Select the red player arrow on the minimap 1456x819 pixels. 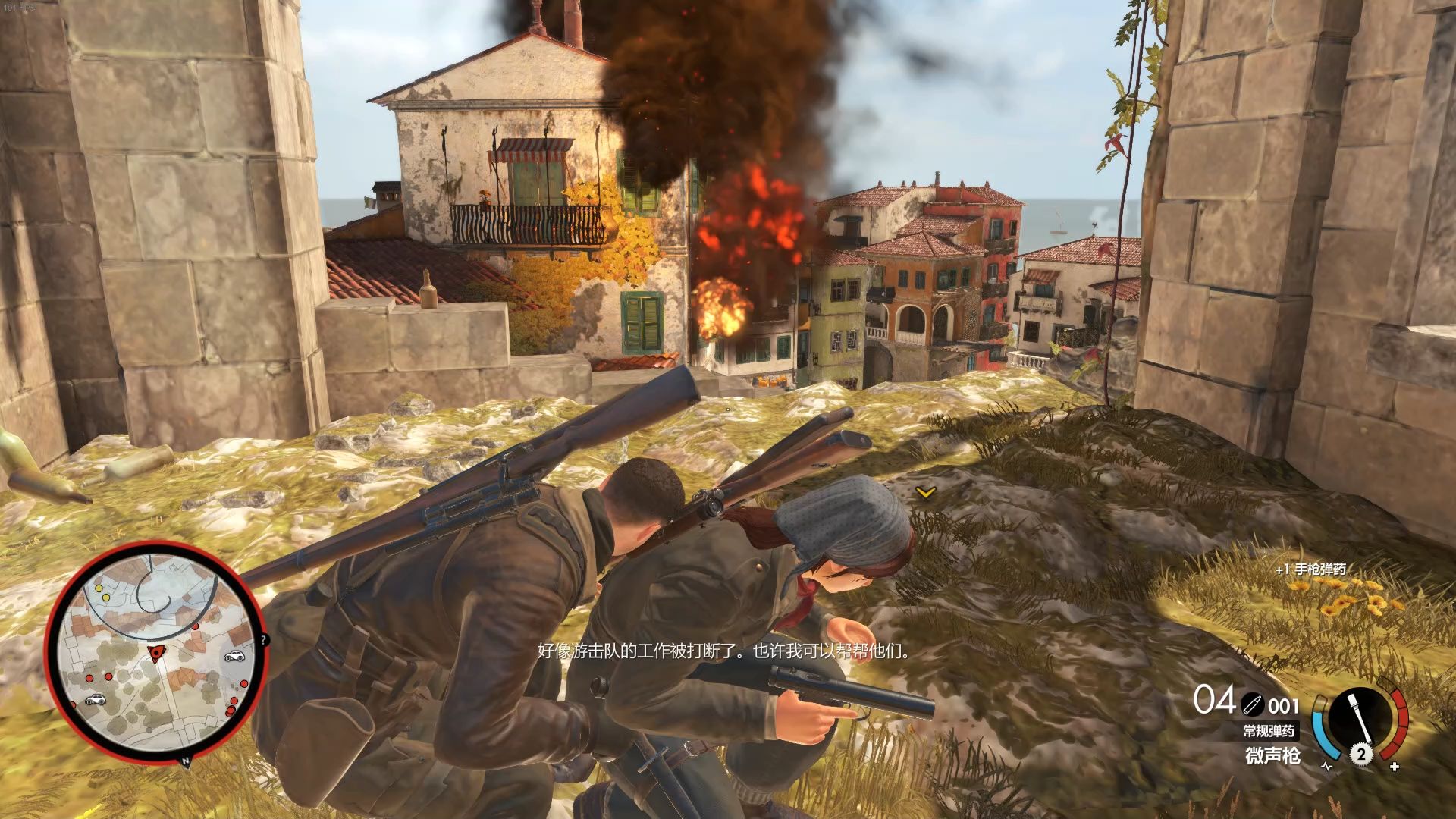(156, 653)
